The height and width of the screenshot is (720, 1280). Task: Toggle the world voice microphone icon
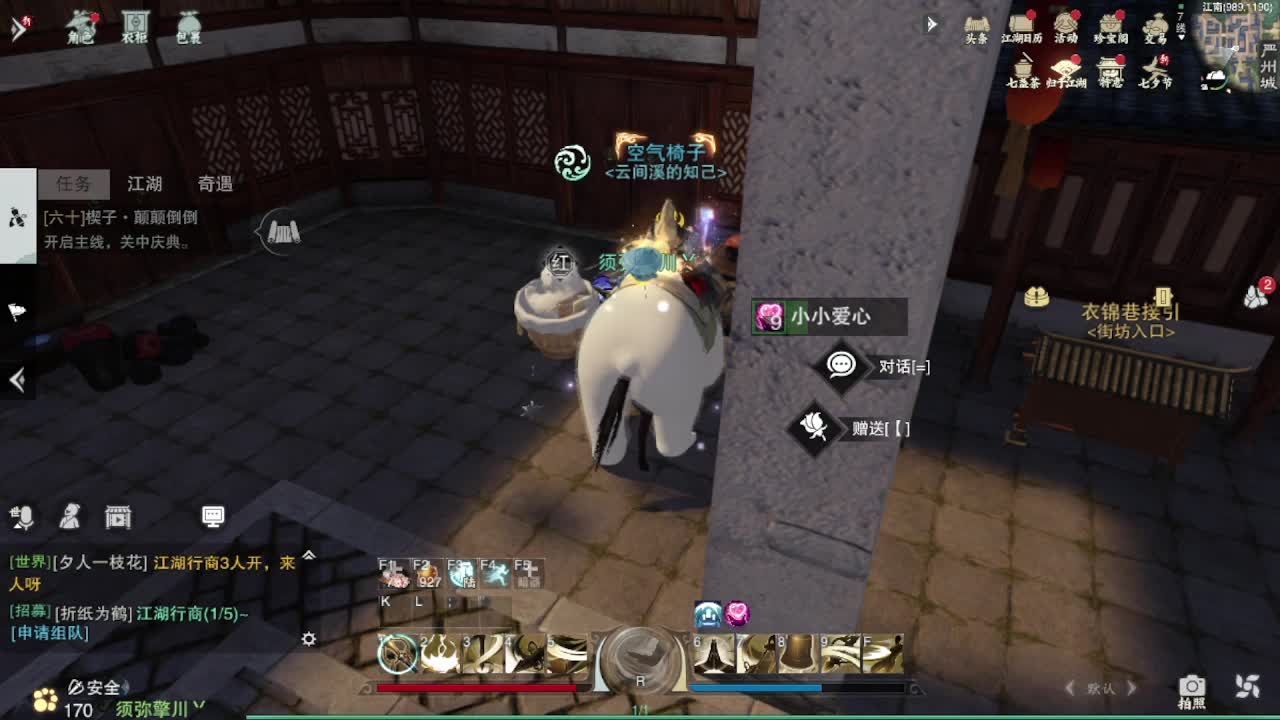click(x=22, y=516)
